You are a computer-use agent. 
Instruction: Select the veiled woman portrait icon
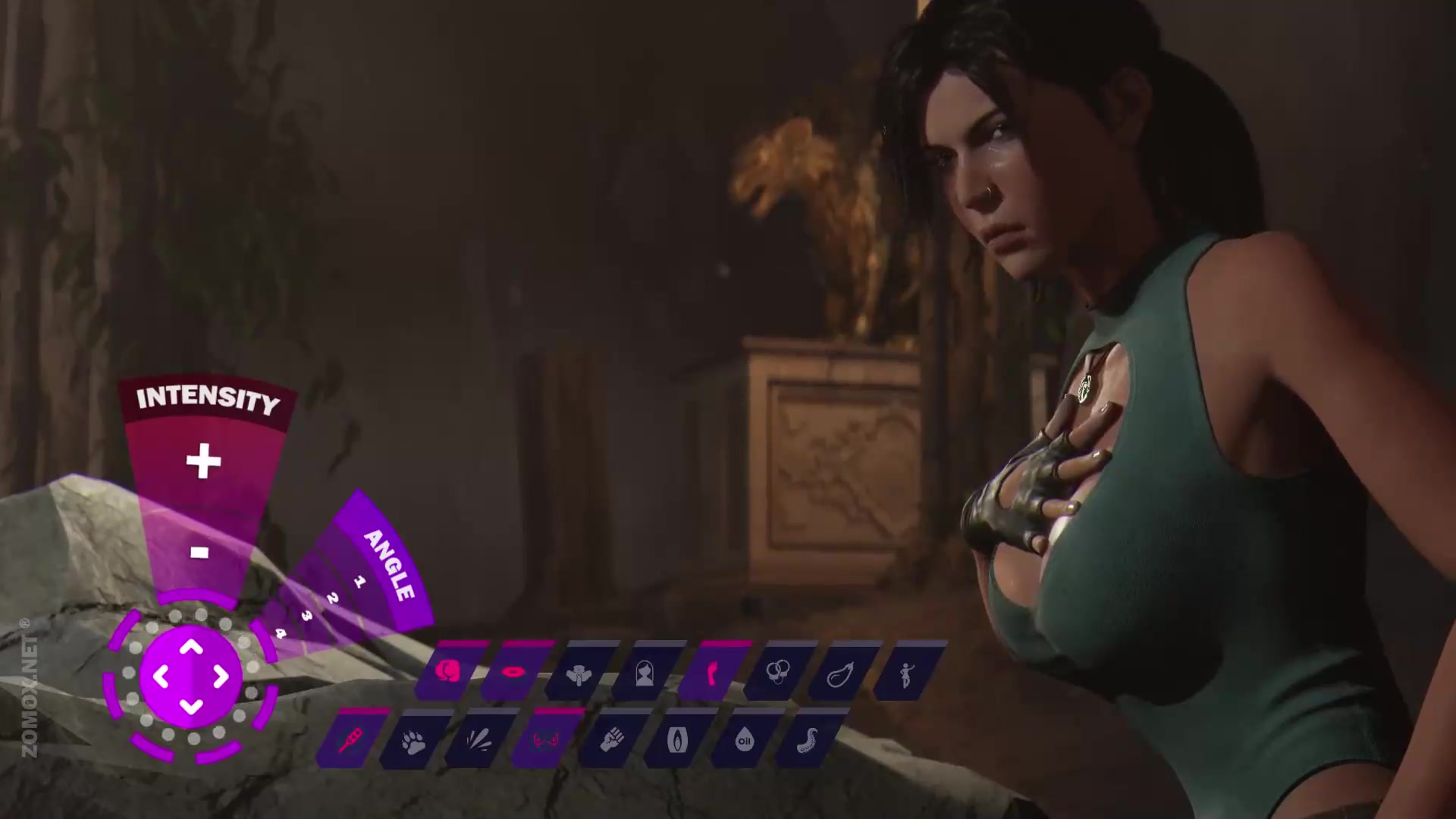[645, 673]
